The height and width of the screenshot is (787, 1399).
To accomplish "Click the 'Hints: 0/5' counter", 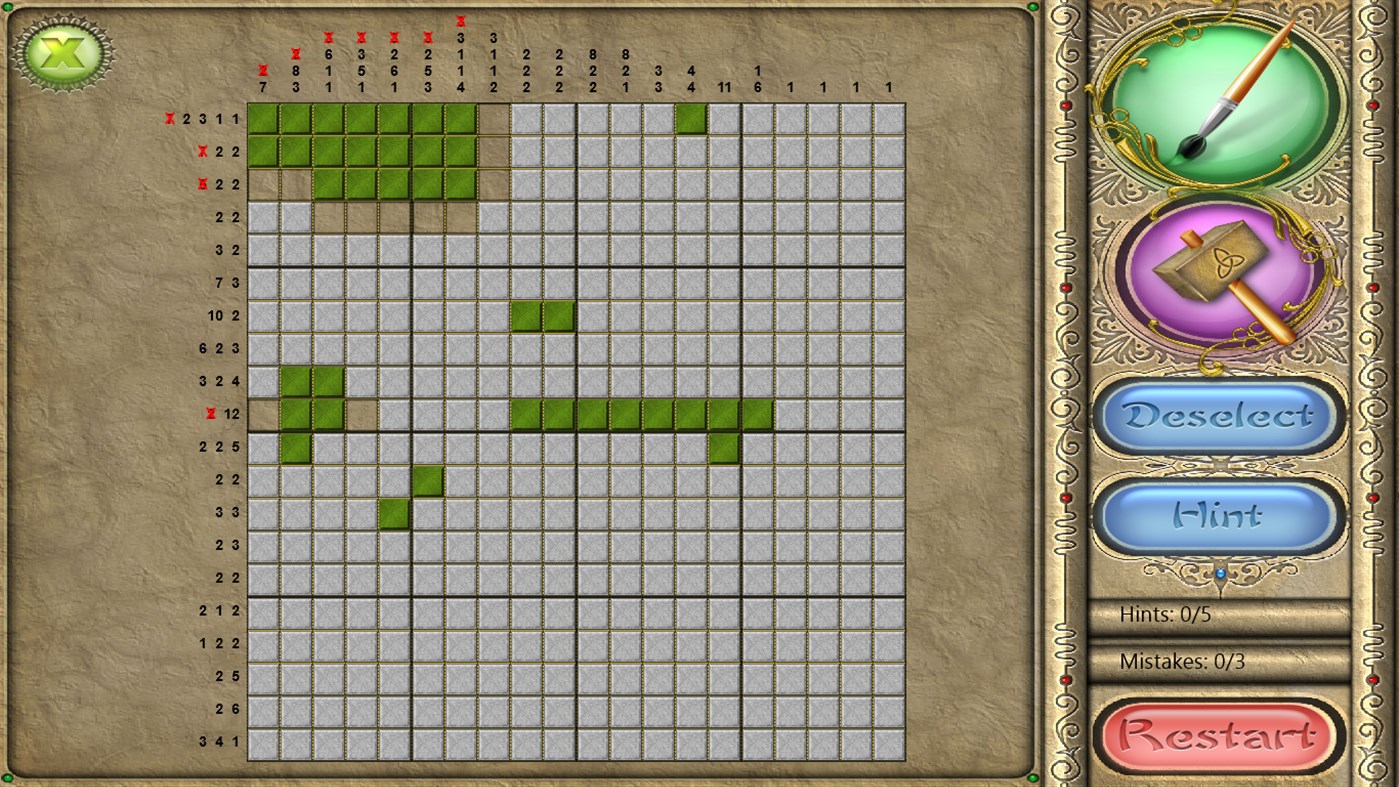I will pos(1165,614).
